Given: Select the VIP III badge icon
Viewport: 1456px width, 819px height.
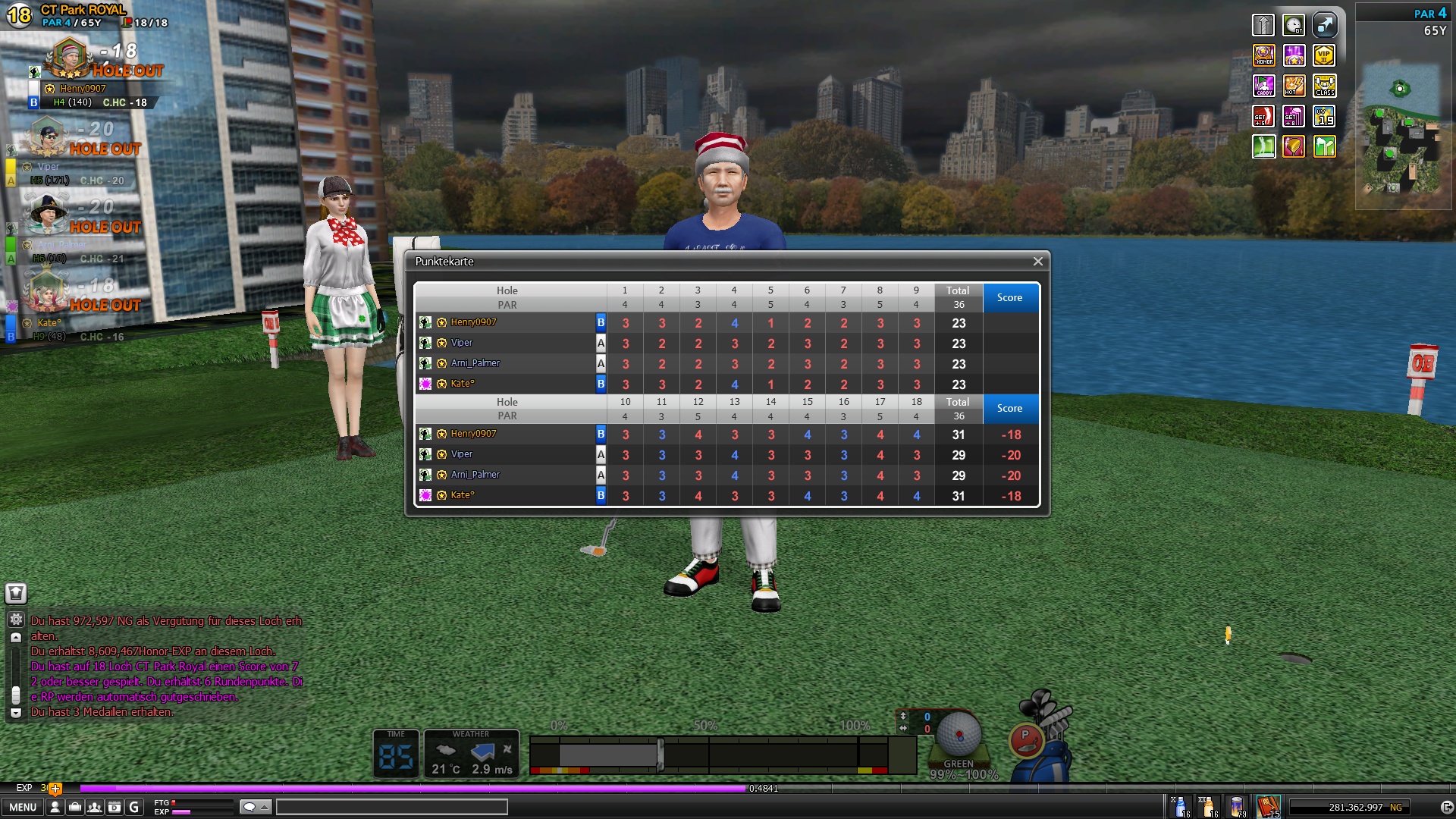Looking at the screenshot, I should 1324,55.
